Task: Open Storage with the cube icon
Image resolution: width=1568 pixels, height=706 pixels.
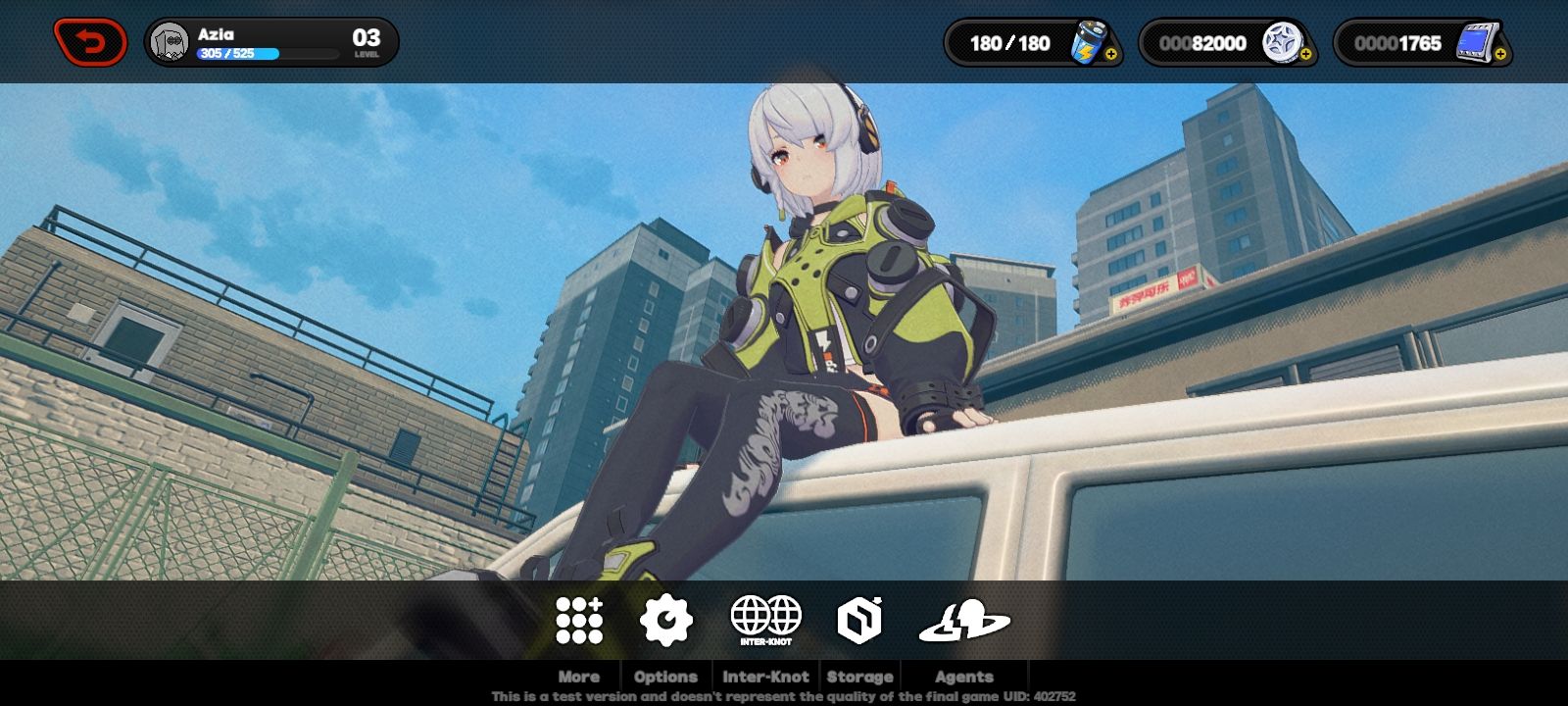Action: [858, 618]
